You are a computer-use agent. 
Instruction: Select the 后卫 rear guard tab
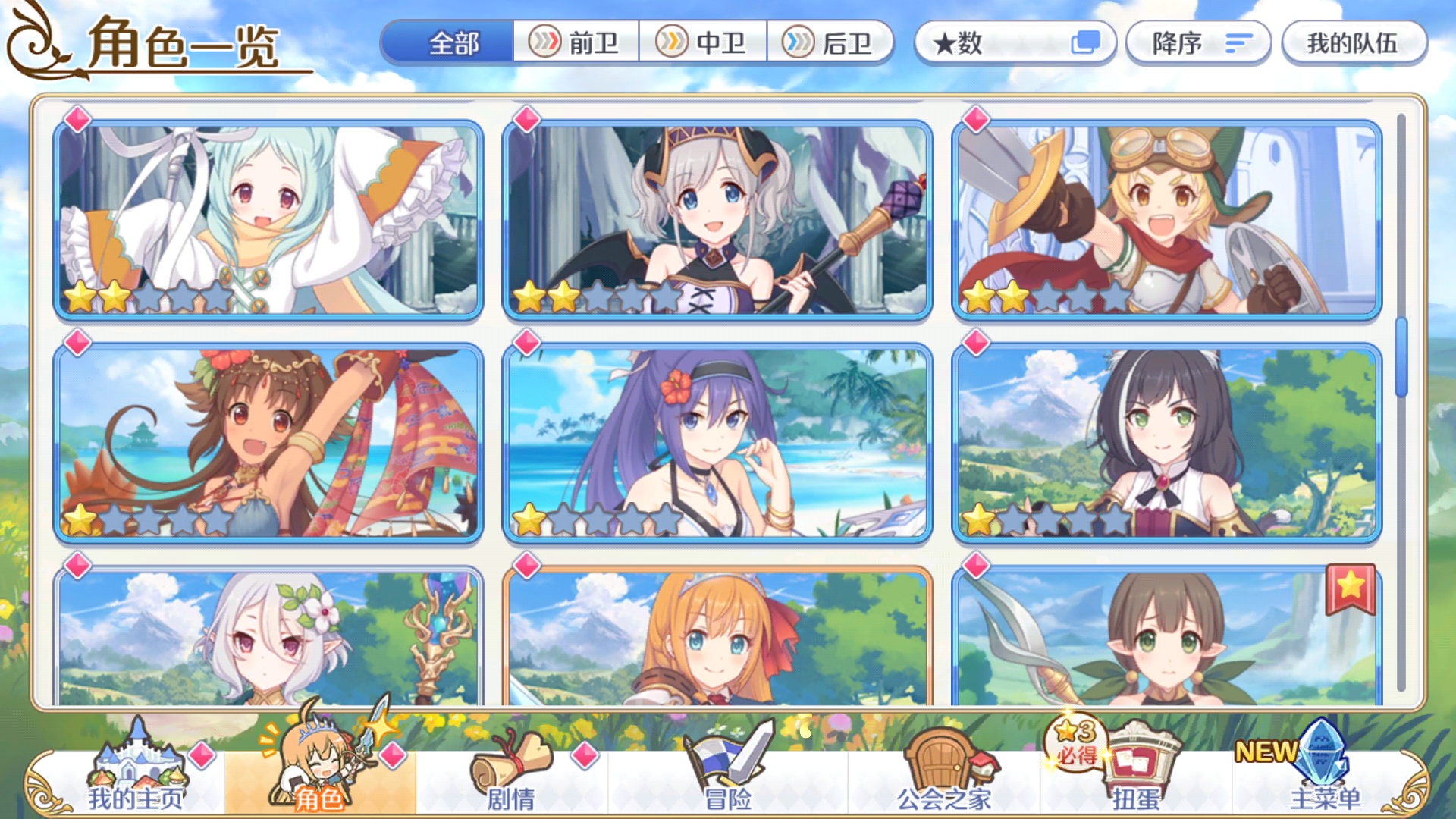[x=832, y=43]
